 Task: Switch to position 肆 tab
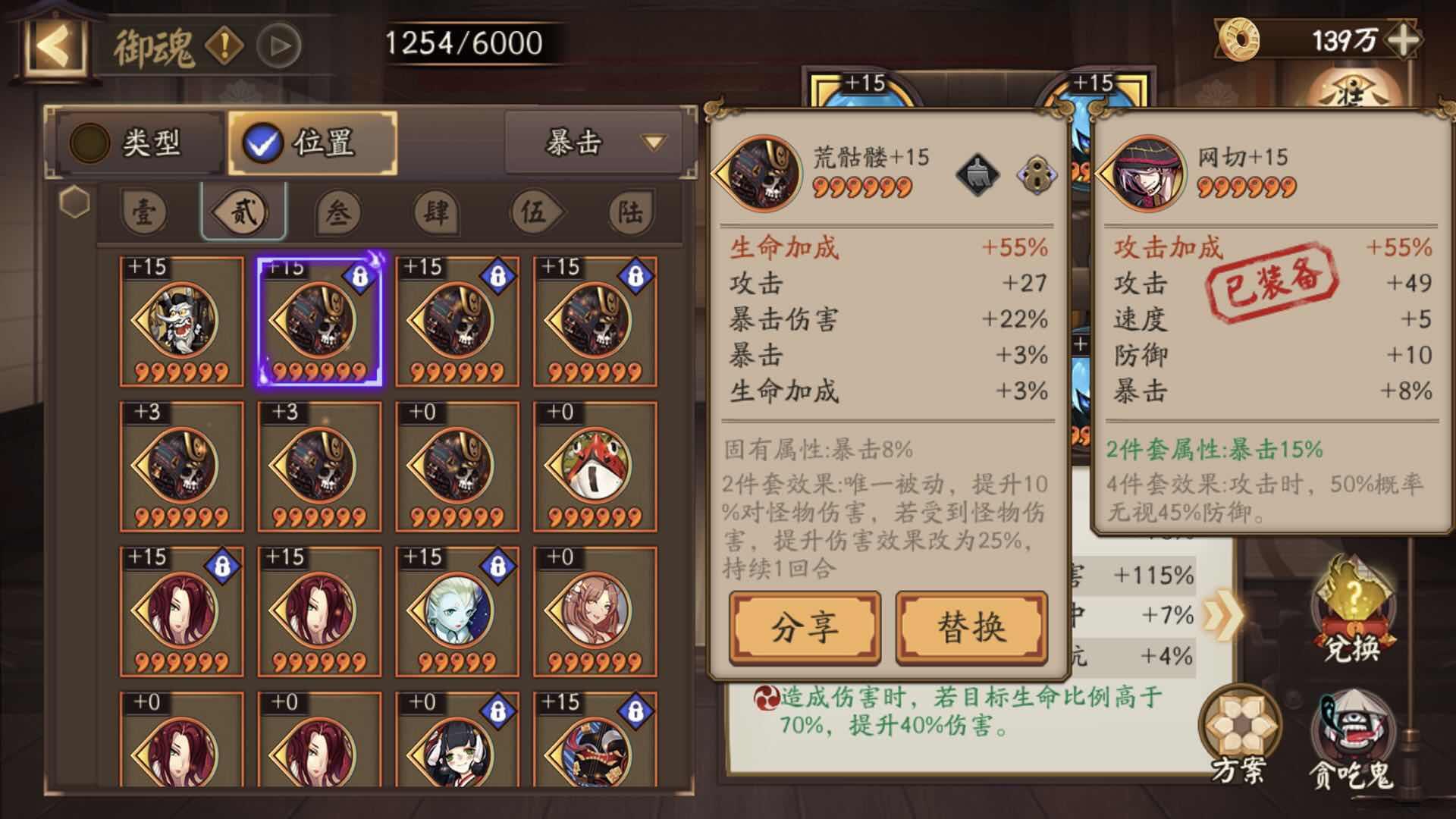click(435, 212)
